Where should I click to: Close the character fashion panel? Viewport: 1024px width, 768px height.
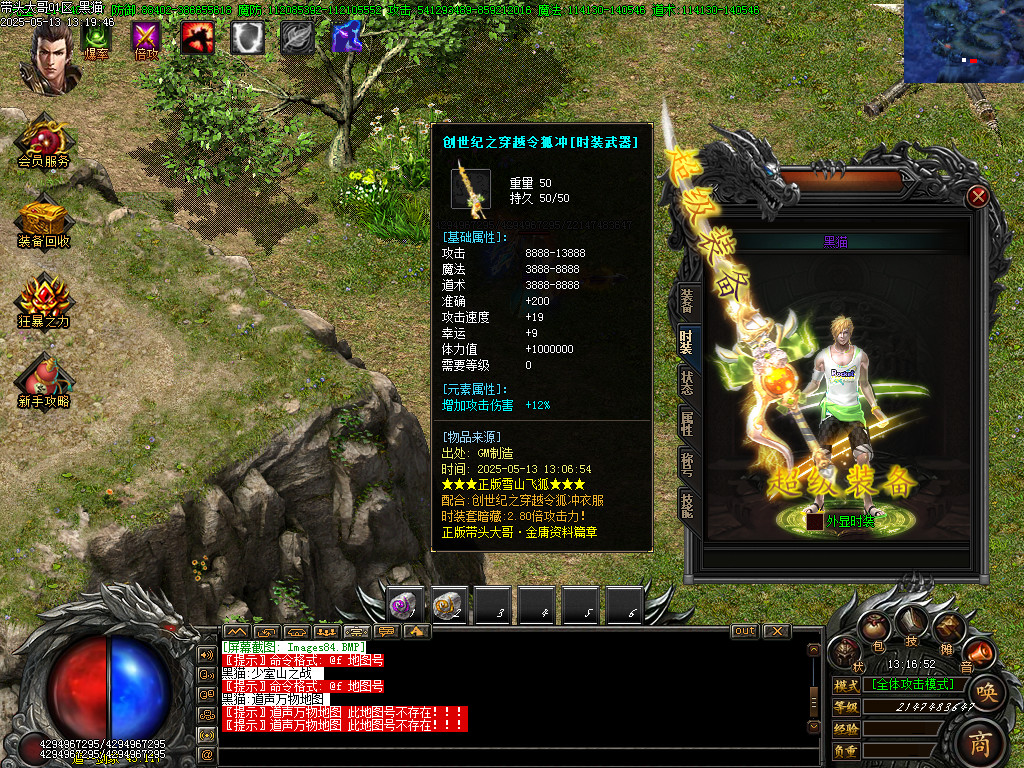tap(978, 196)
